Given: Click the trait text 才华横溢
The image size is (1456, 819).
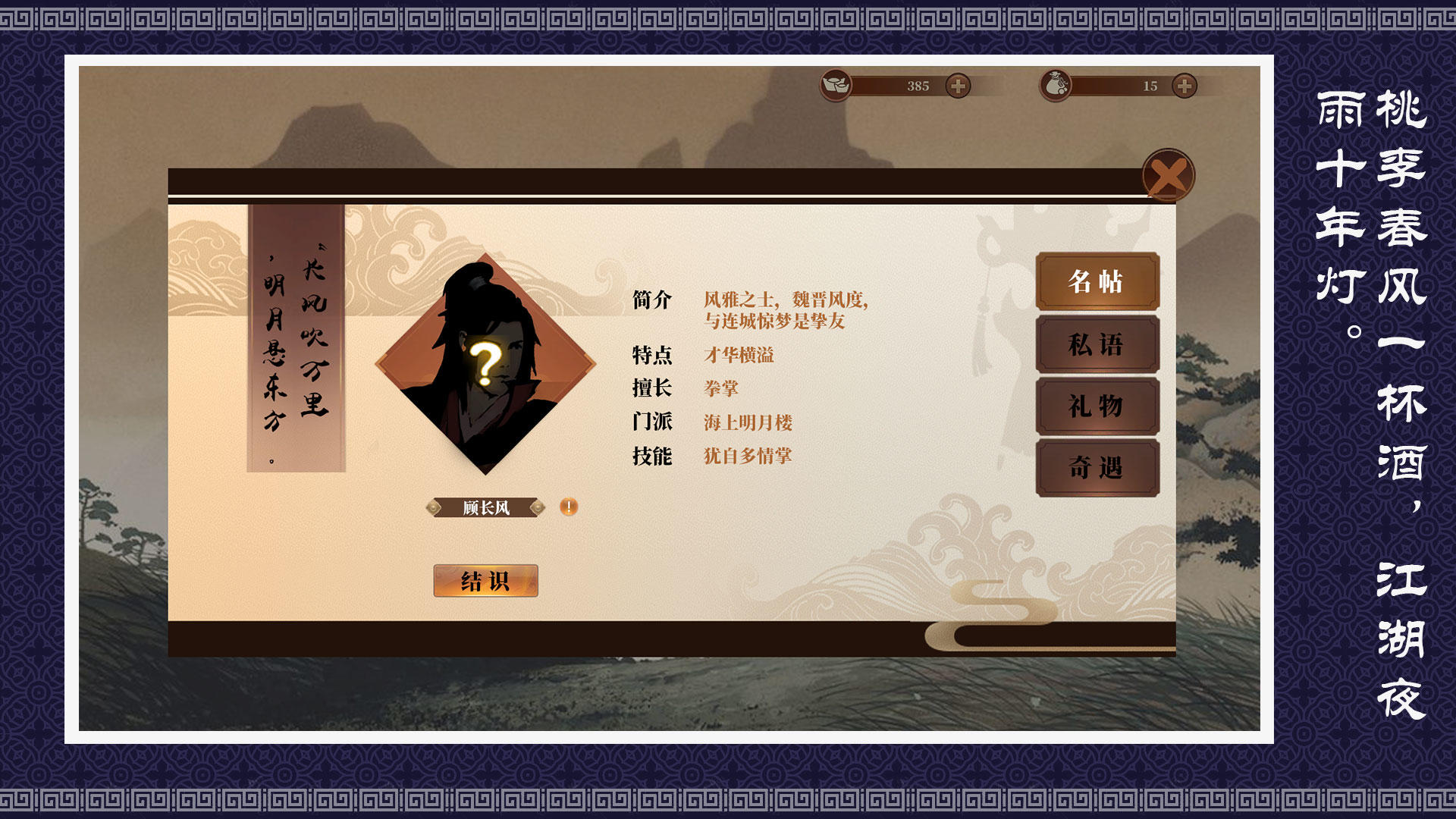Looking at the screenshot, I should [739, 355].
